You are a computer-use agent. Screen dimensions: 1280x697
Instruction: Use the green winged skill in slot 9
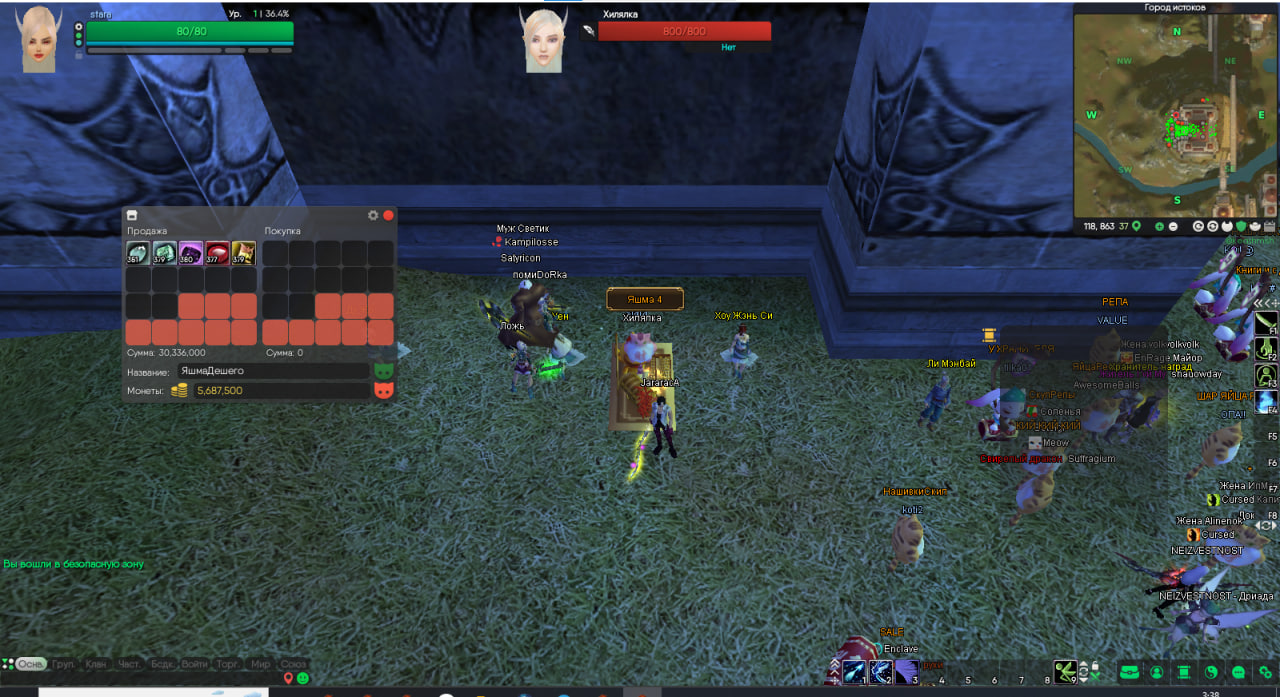pos(1067,671)
